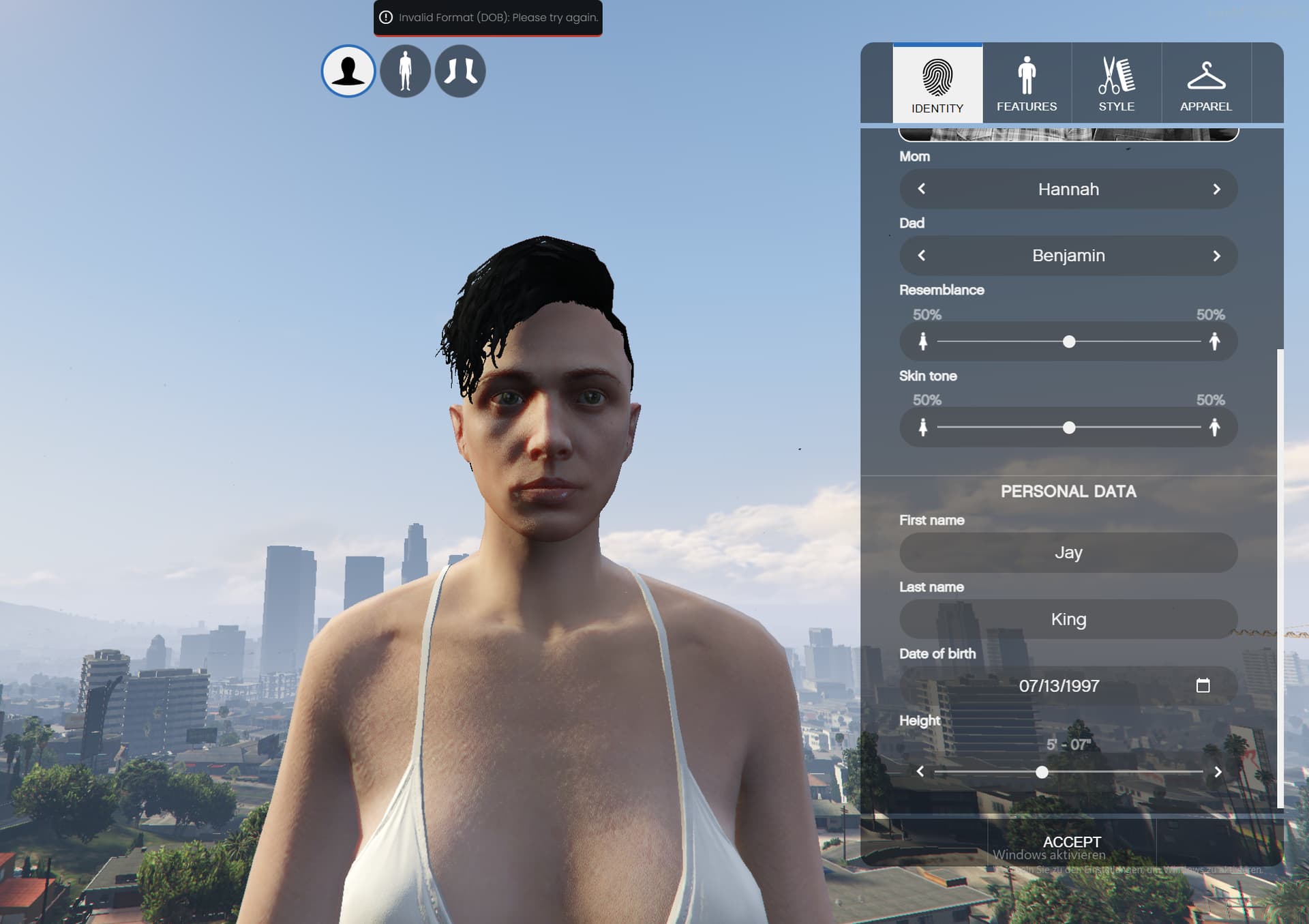
Task: Accept the character identity
Action: point(1072,842)
